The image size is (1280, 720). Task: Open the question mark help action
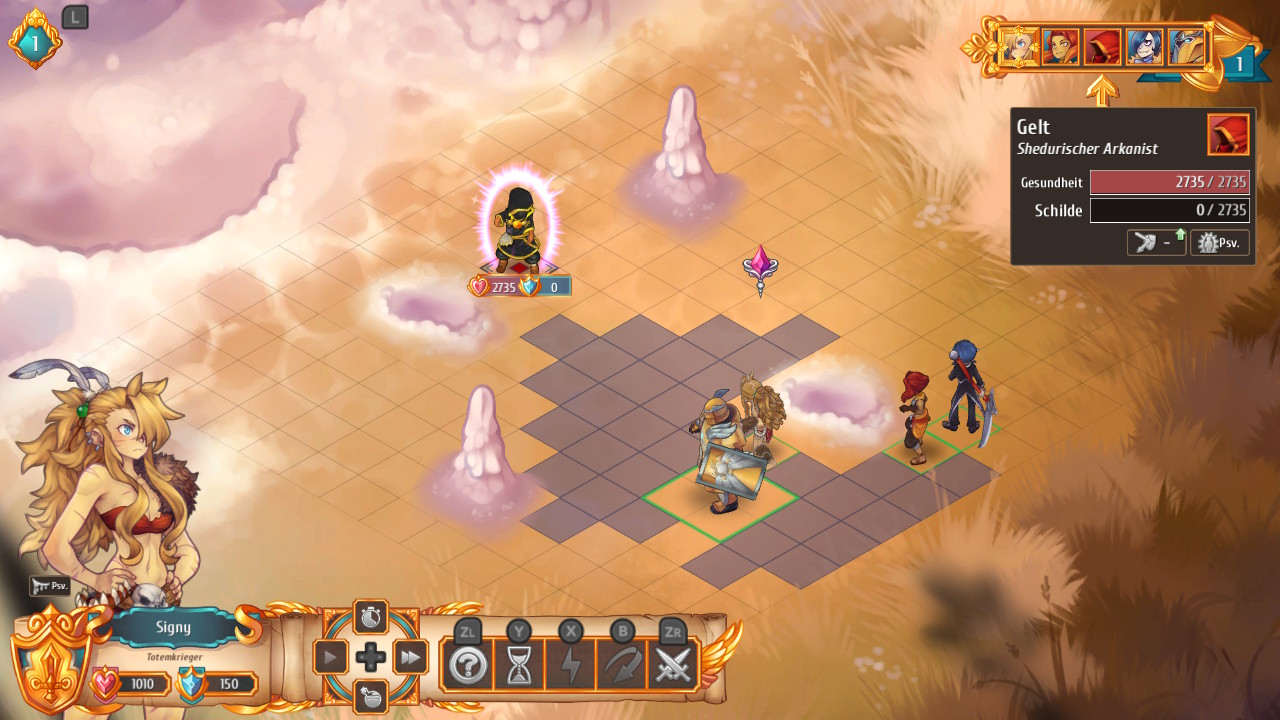tap(468, 665)
